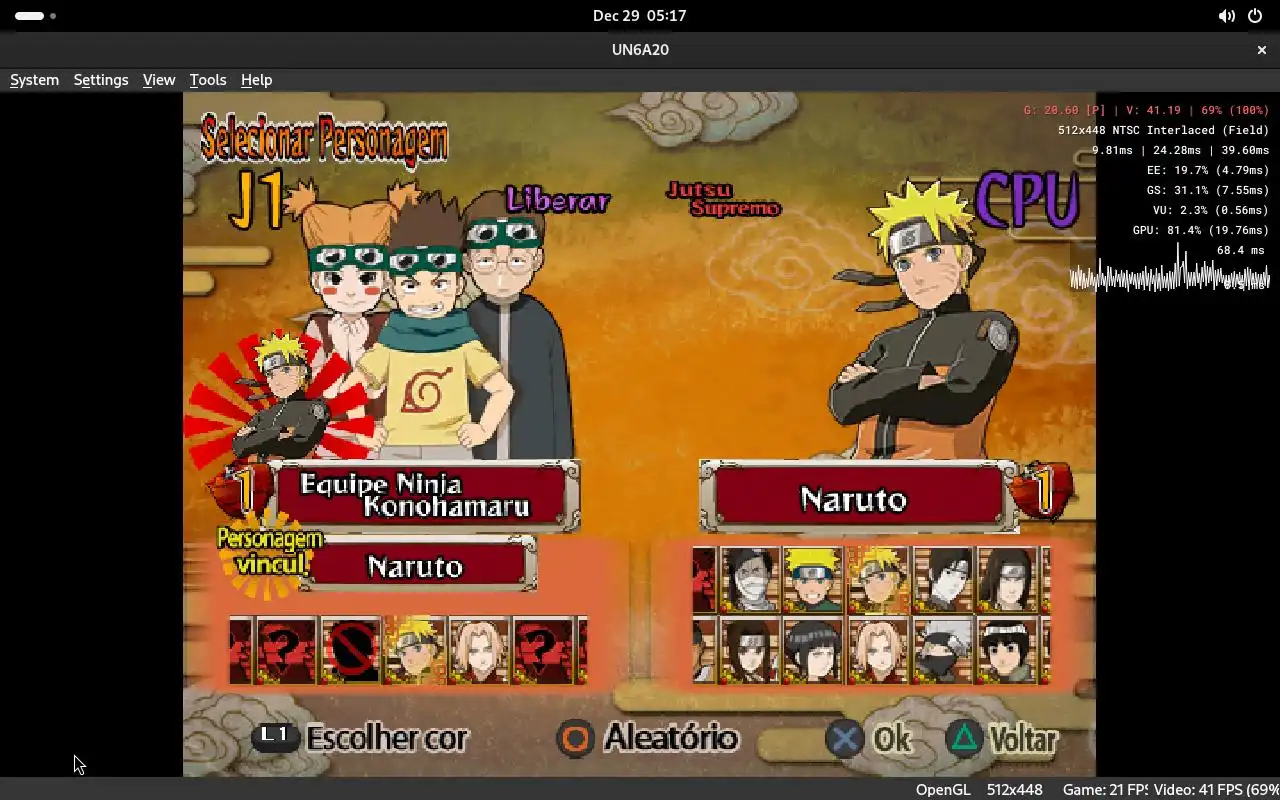Pick Sakura in the linked-character support row

[478, 651]
